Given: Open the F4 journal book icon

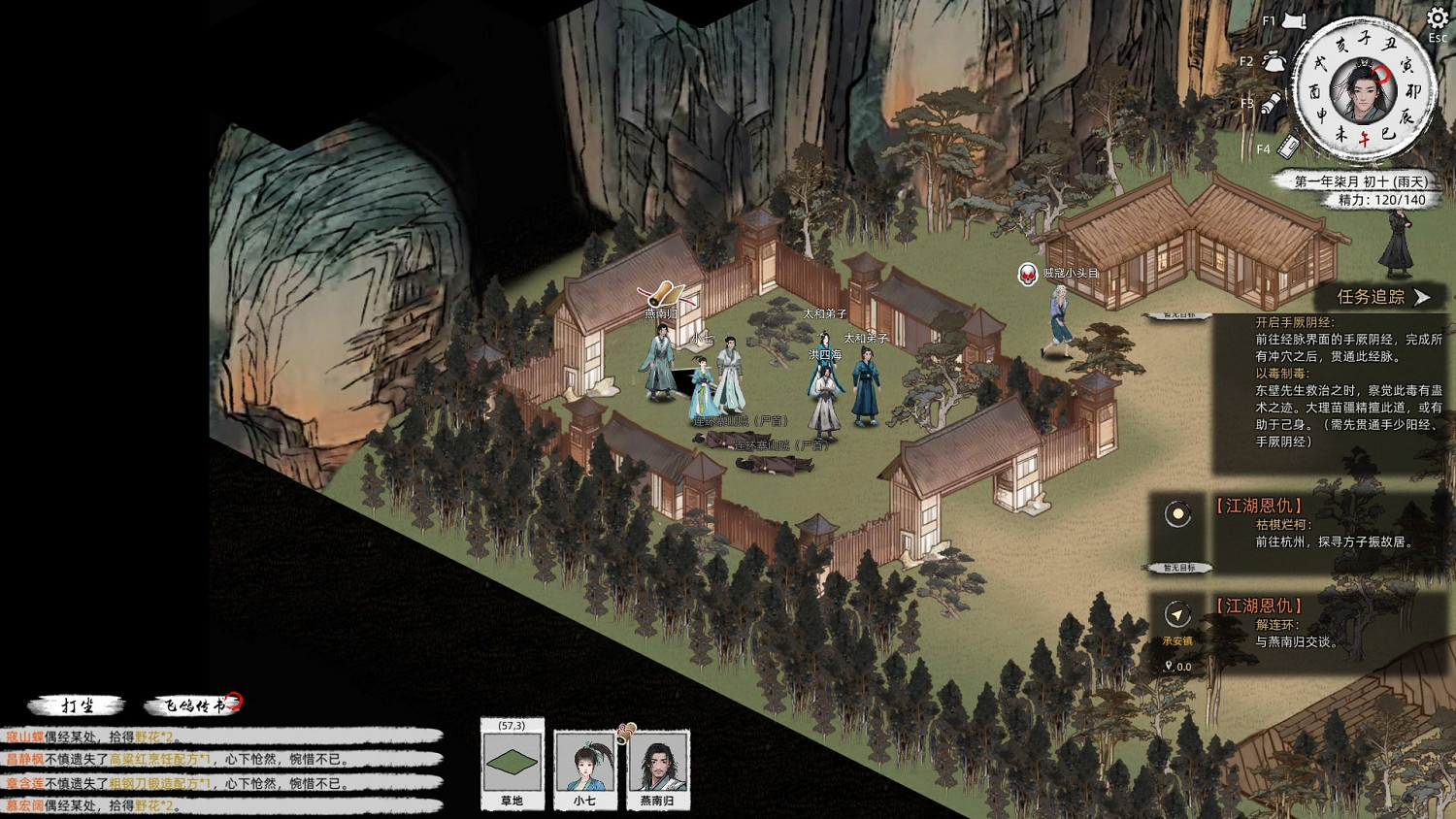Looking at the screenshot, I should [x=1288, y=147].
